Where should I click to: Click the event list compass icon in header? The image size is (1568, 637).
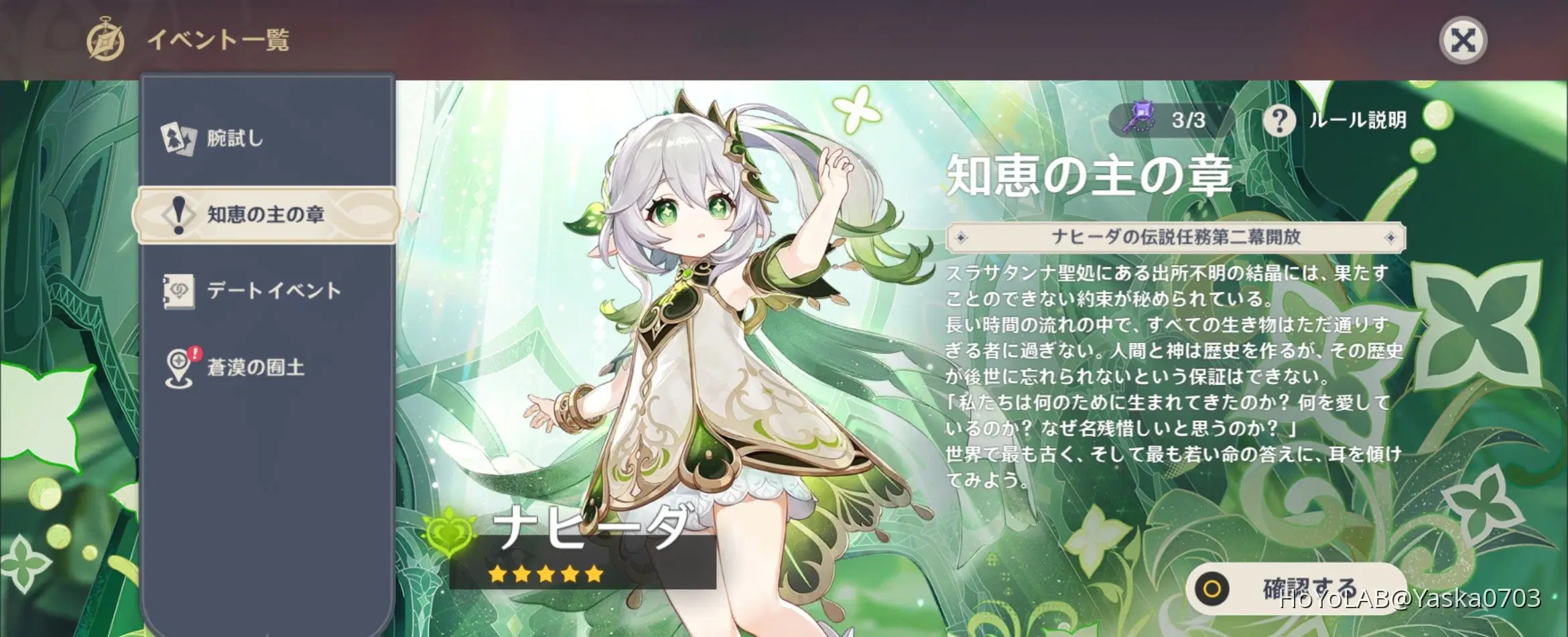(x=107, y=40)
